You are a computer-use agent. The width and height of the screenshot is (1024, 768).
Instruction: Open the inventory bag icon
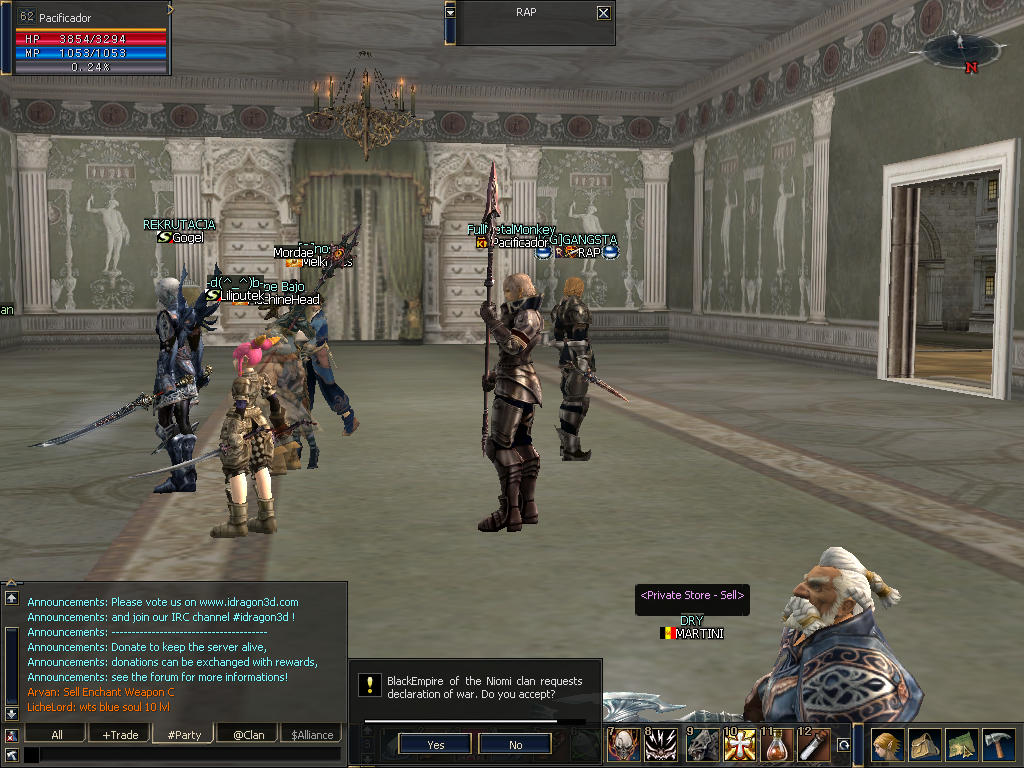point(924,746)
